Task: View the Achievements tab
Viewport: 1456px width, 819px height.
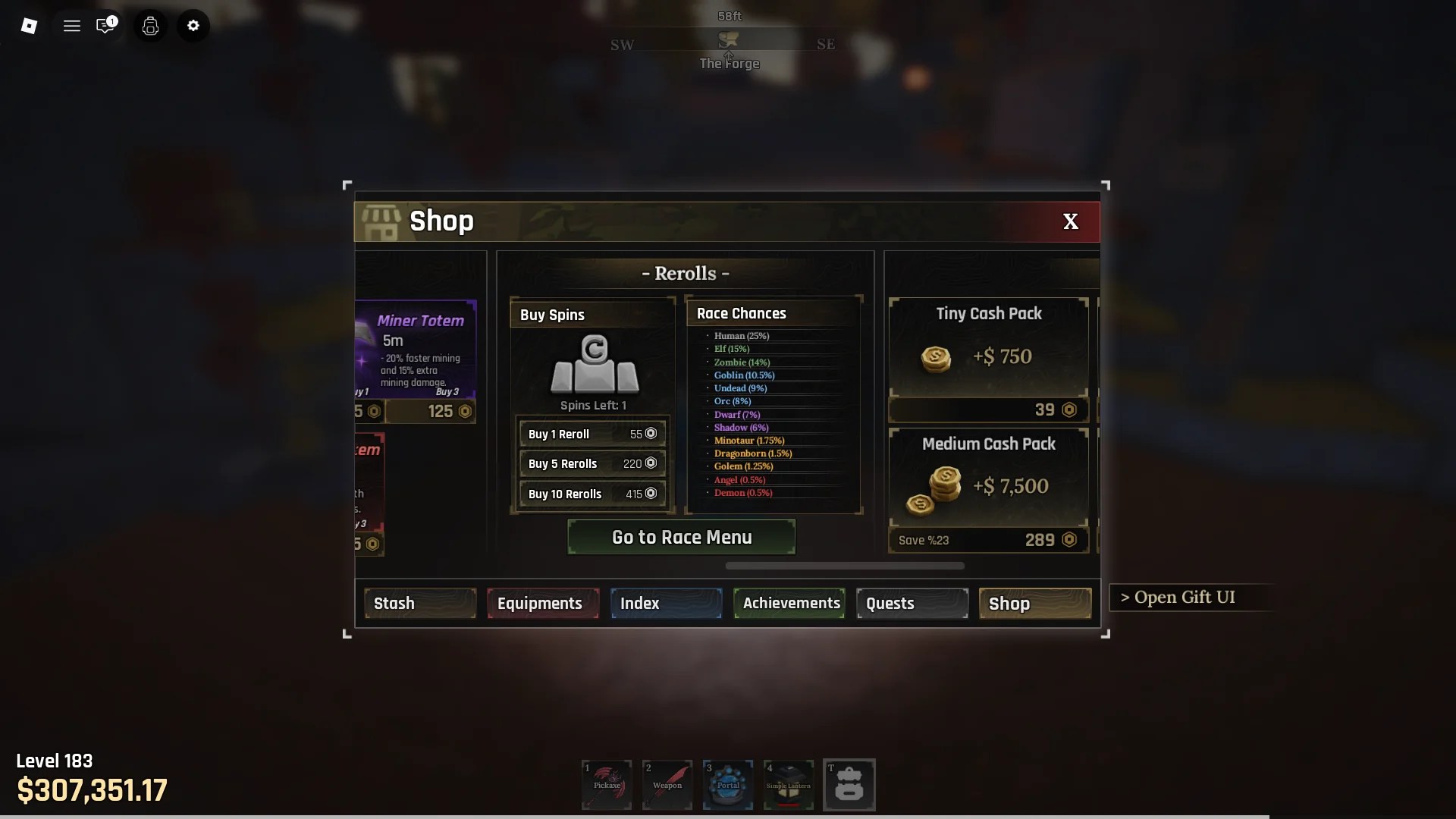Action: pos(789,604)
